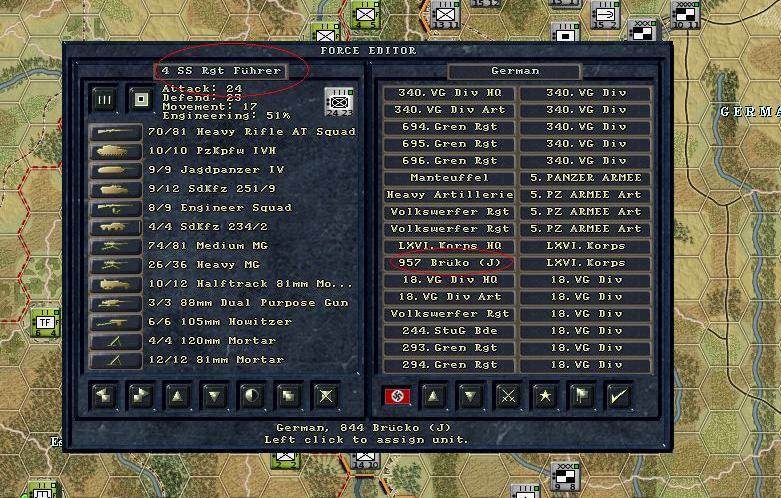The width and height of the screenshot is (781, 498).
Task: Click the unit counter icon showing 24 23
Action: point(339,101)
